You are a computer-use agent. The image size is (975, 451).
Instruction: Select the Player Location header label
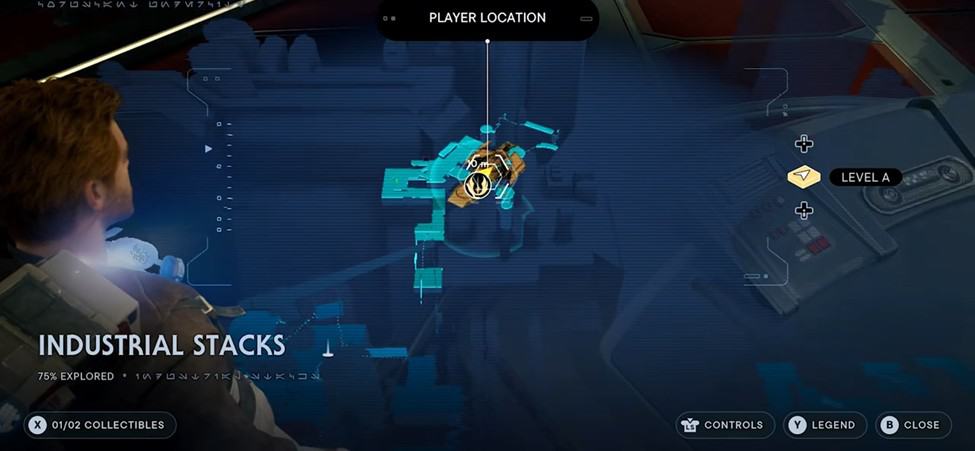click(487, 18)
